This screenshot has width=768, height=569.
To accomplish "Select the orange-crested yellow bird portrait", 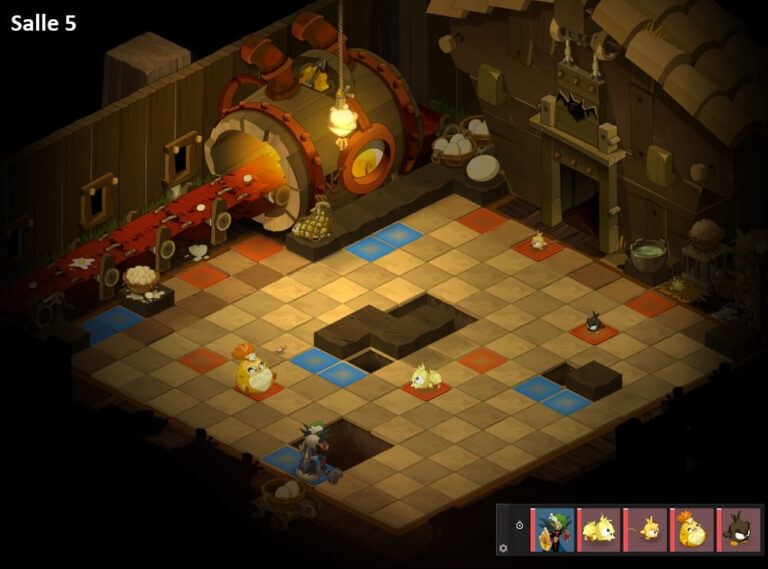I will [693, 529].
